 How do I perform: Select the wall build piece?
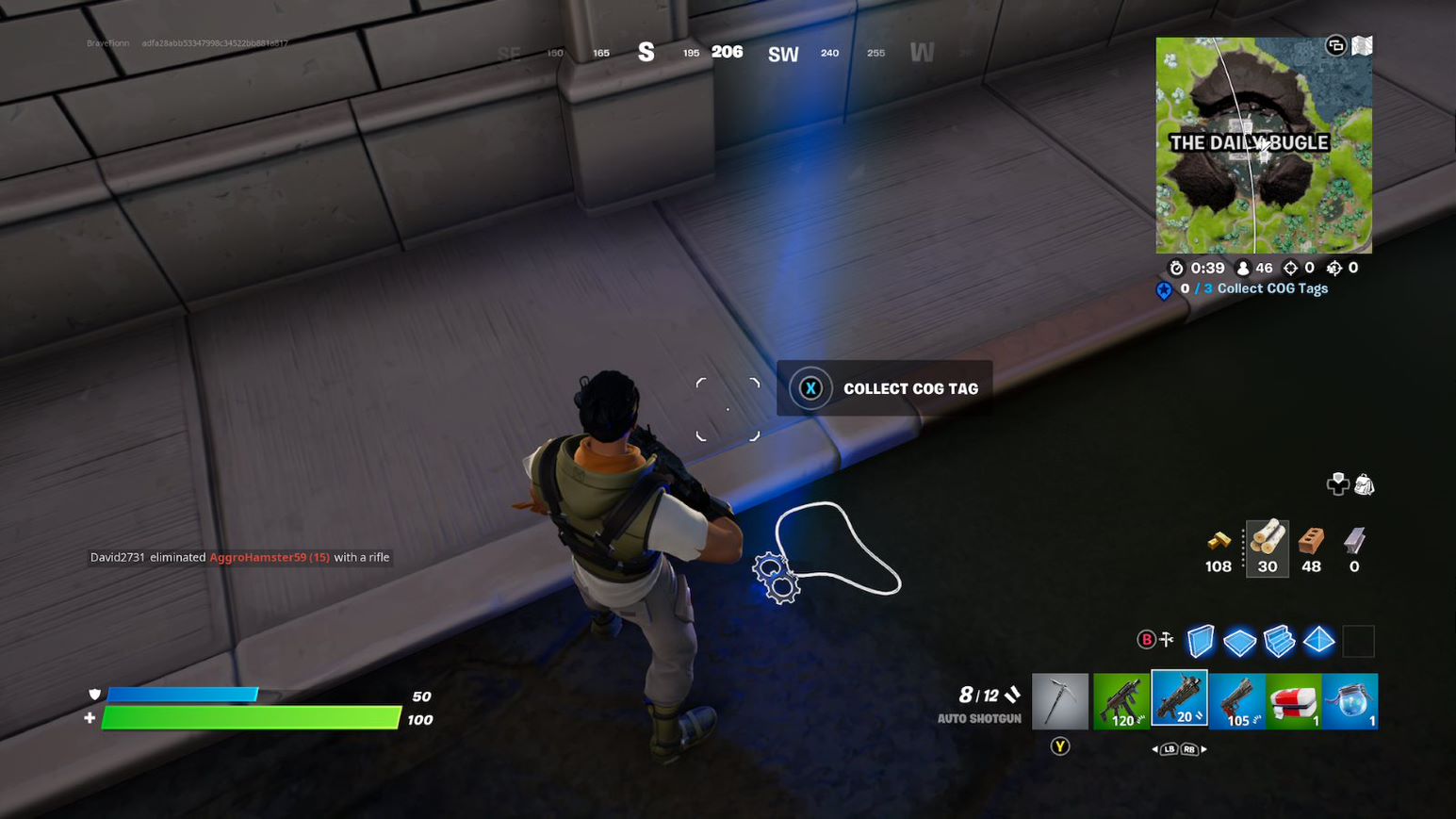(1201, 642)
